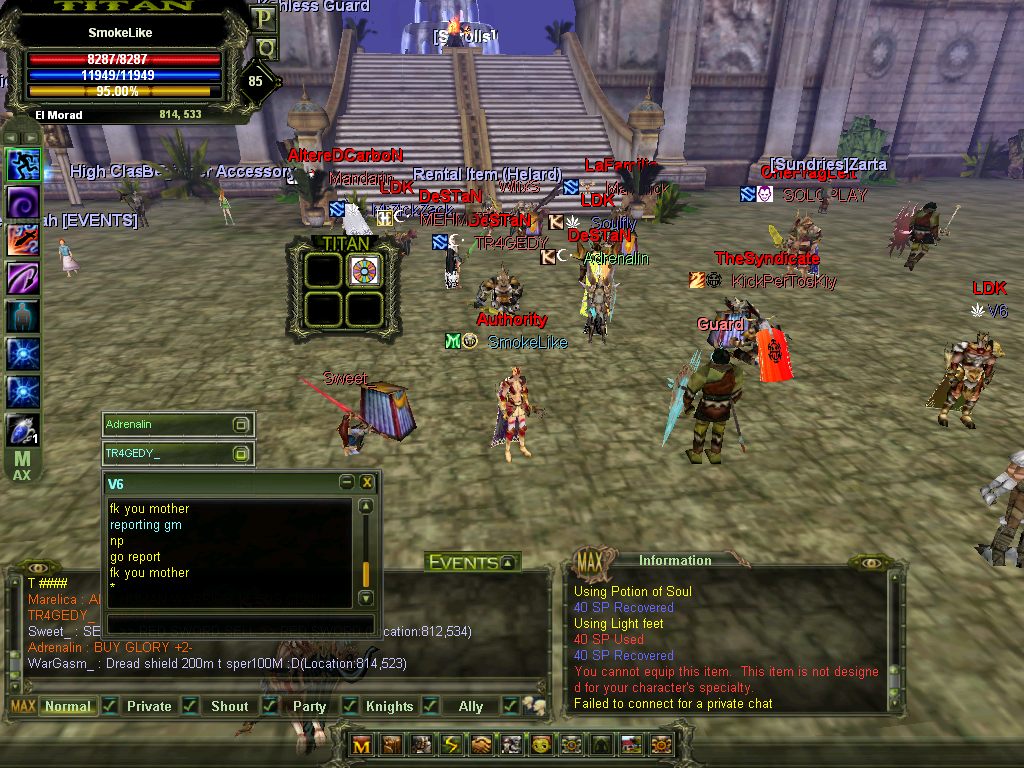The width and height of the screenshot is (1024, 768).
Task: Click the Q button beside the player panel
Action: click(x=265, y=47)
